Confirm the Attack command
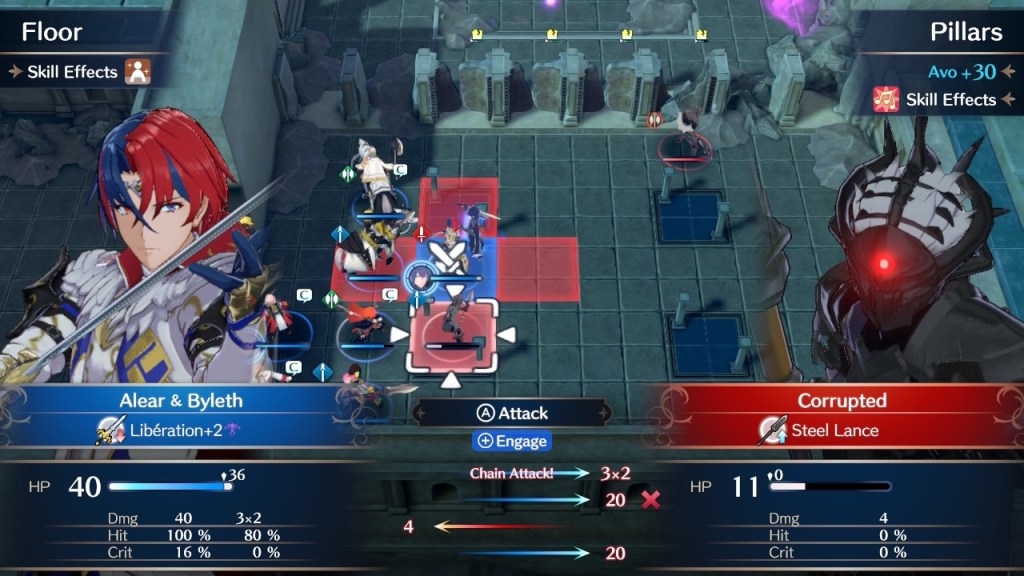Image resolution: width=1024 pixels, height=576 pixels. click(511, 413)
